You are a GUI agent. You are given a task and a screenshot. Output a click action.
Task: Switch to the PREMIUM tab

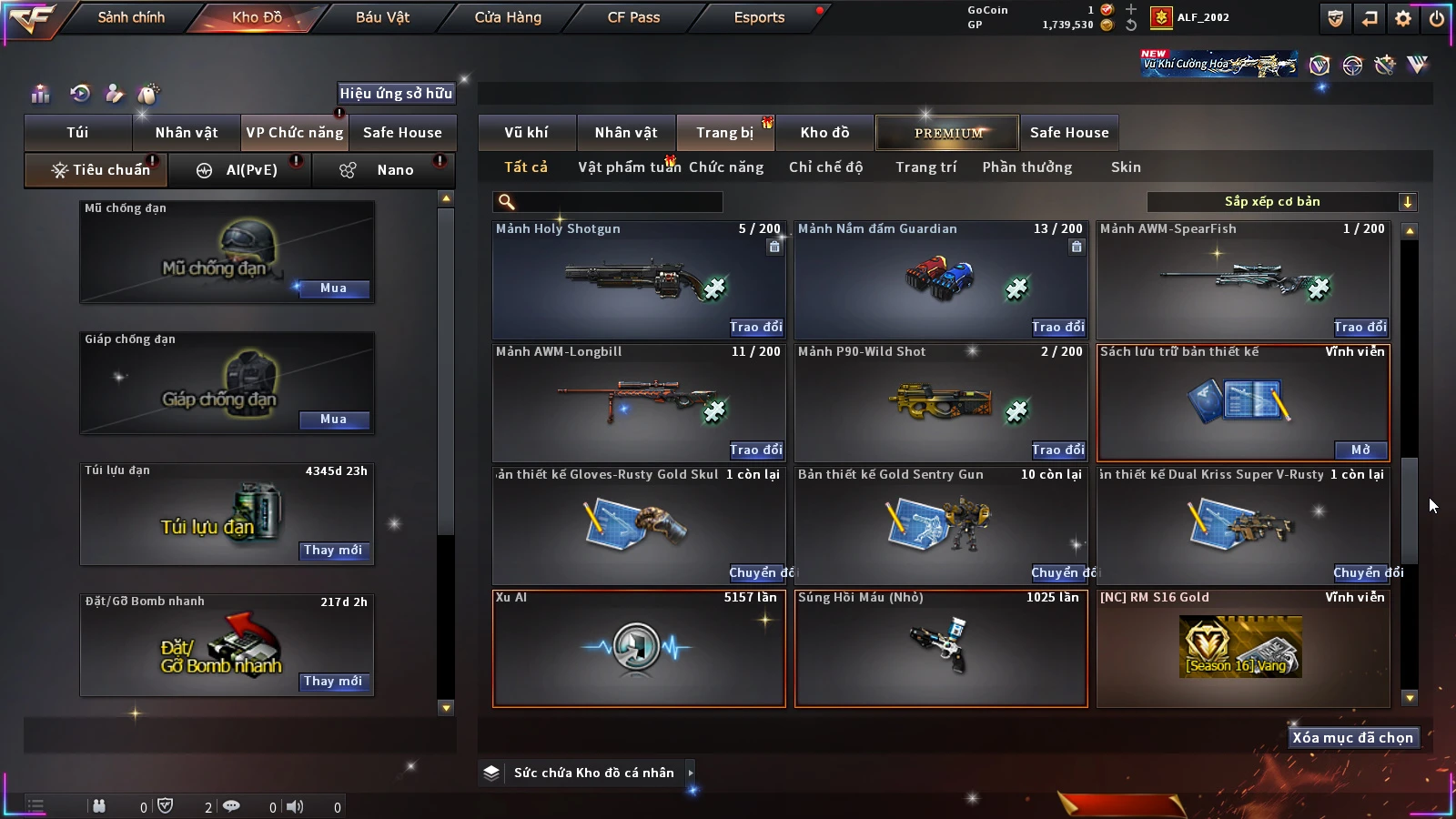947,133
